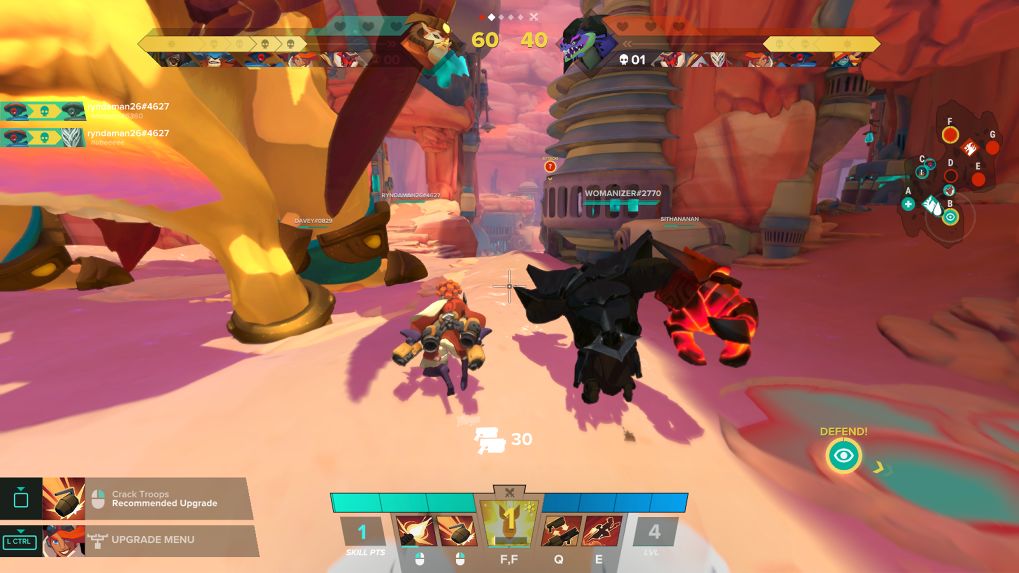This screenshot has width=1019, height=573.
Task: Select point D on the minimap
Action: point(951,176)
